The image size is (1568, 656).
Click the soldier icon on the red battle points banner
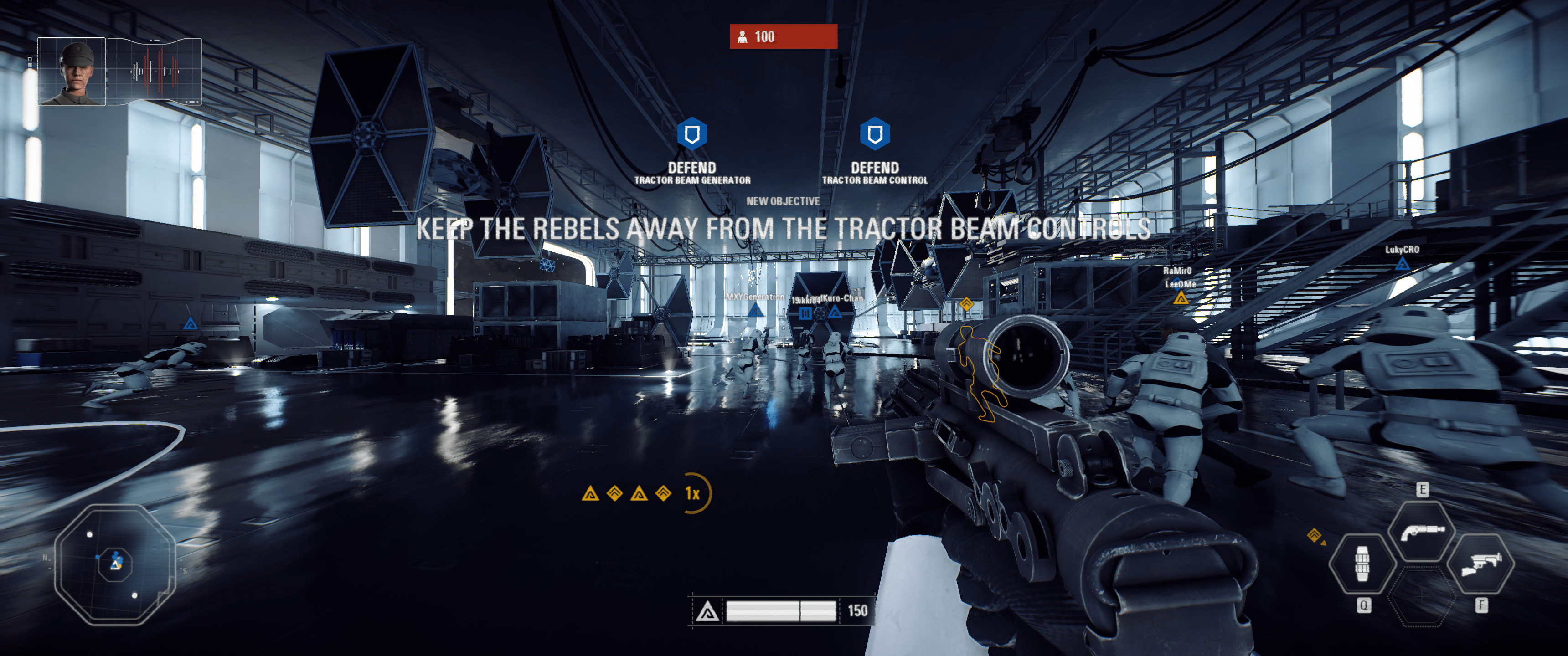click(x=742, y=36)
